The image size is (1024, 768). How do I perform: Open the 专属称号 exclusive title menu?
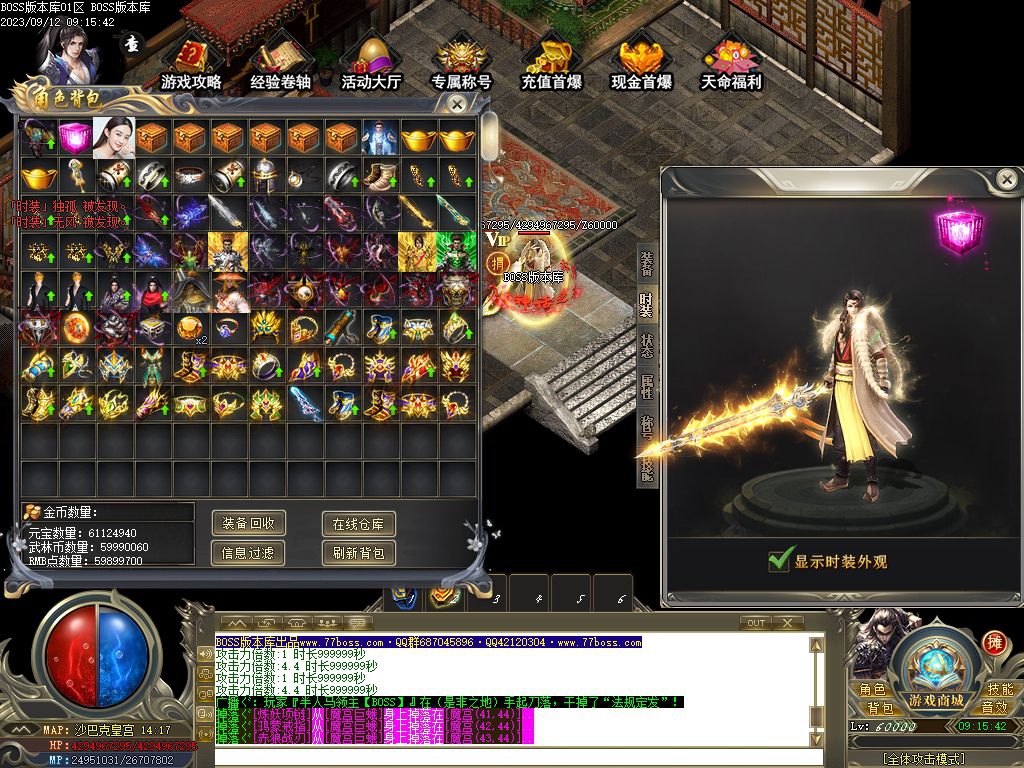click(x=461, y=64)
